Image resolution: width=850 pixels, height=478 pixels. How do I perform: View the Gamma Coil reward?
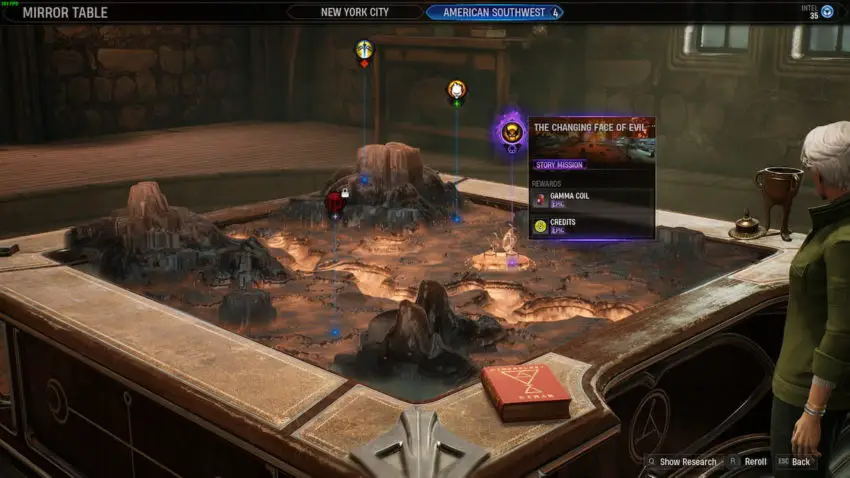click(x=592, y=199)
